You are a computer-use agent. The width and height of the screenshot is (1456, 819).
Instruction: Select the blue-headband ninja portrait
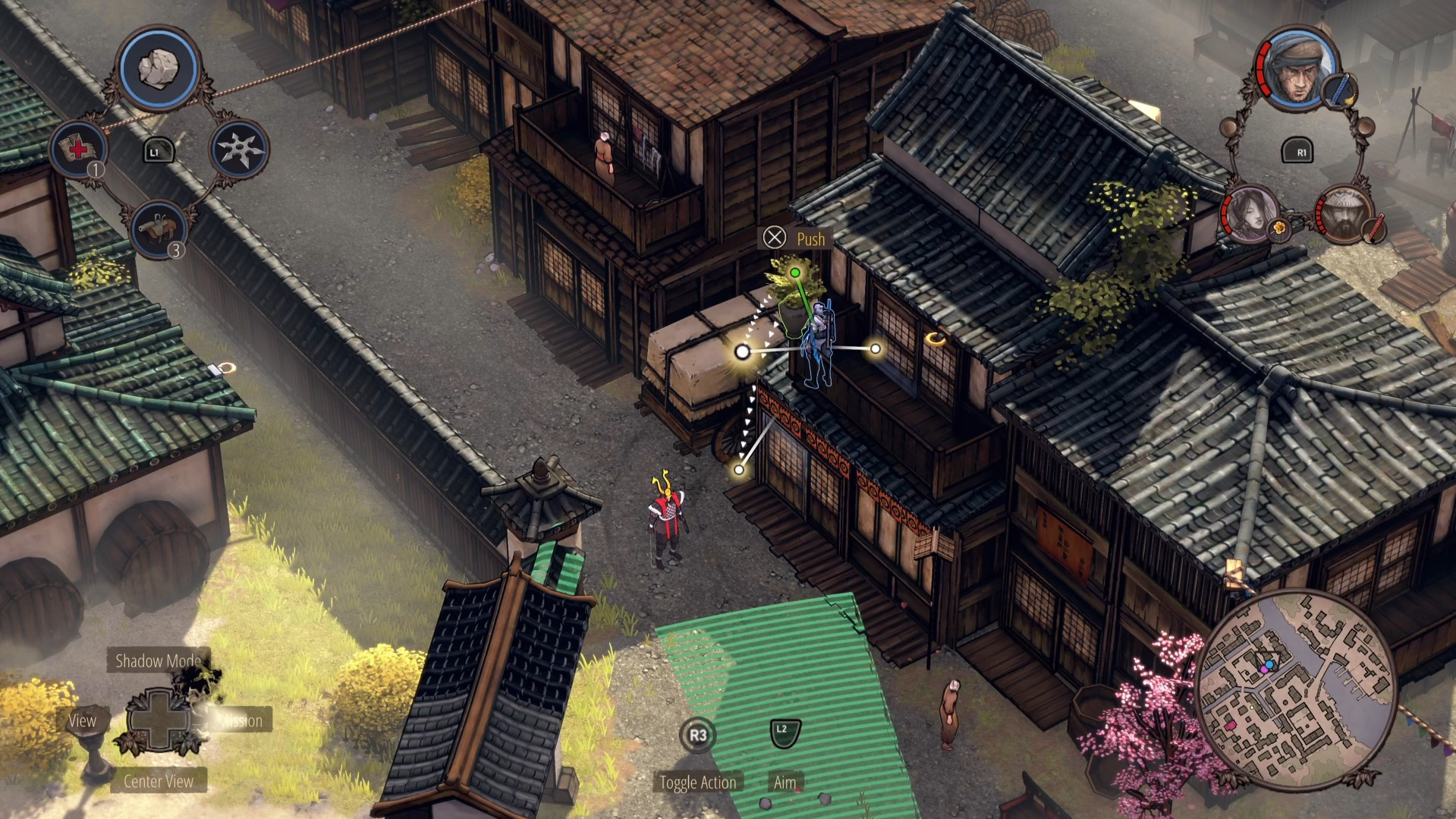[1297, 70]
